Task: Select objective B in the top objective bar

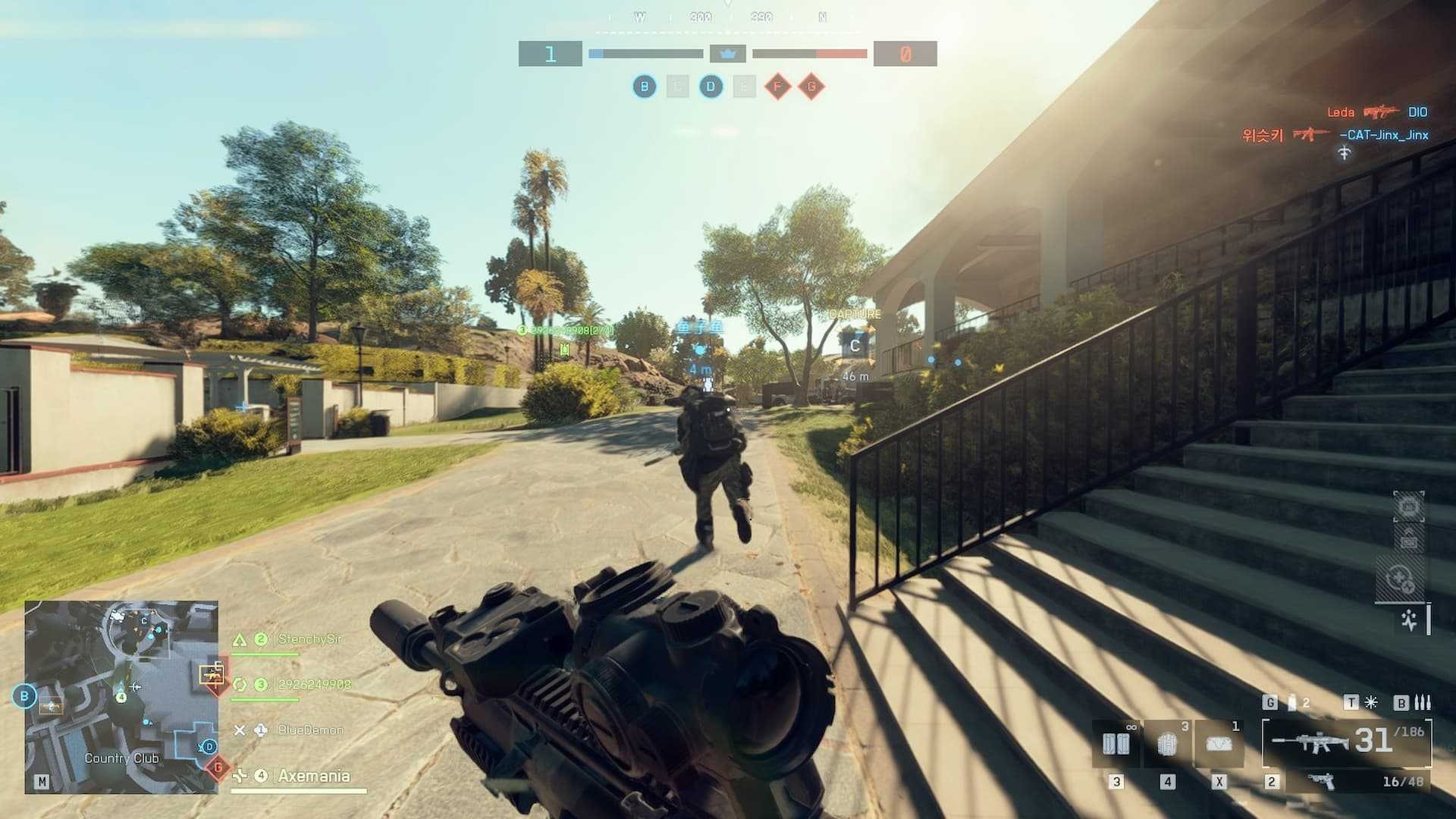Action: coord(645,86)
